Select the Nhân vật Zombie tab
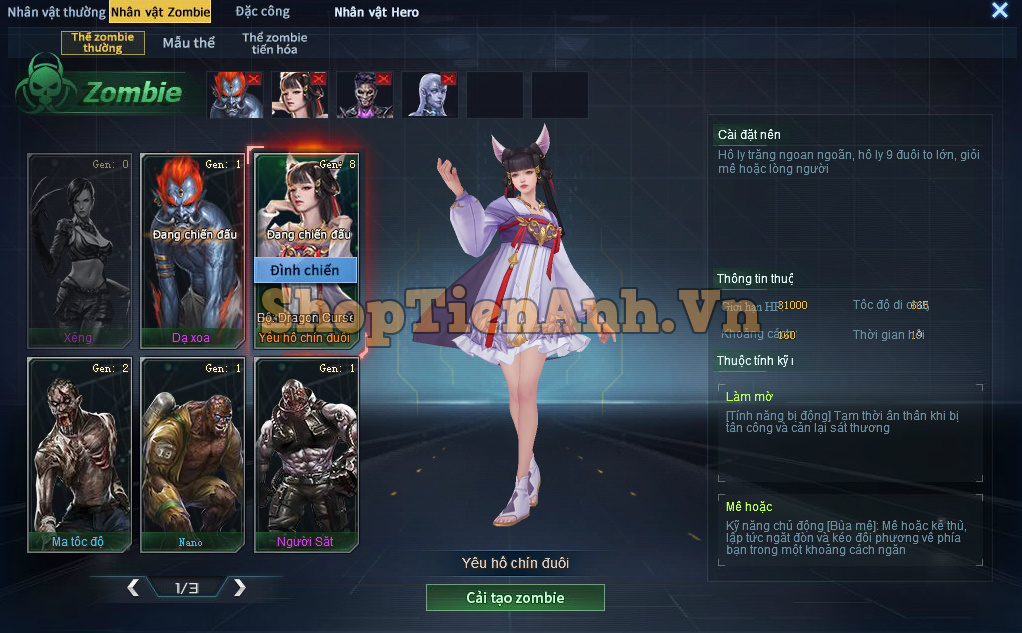Viewport: 1022px width, 633px height. point(160,12)
